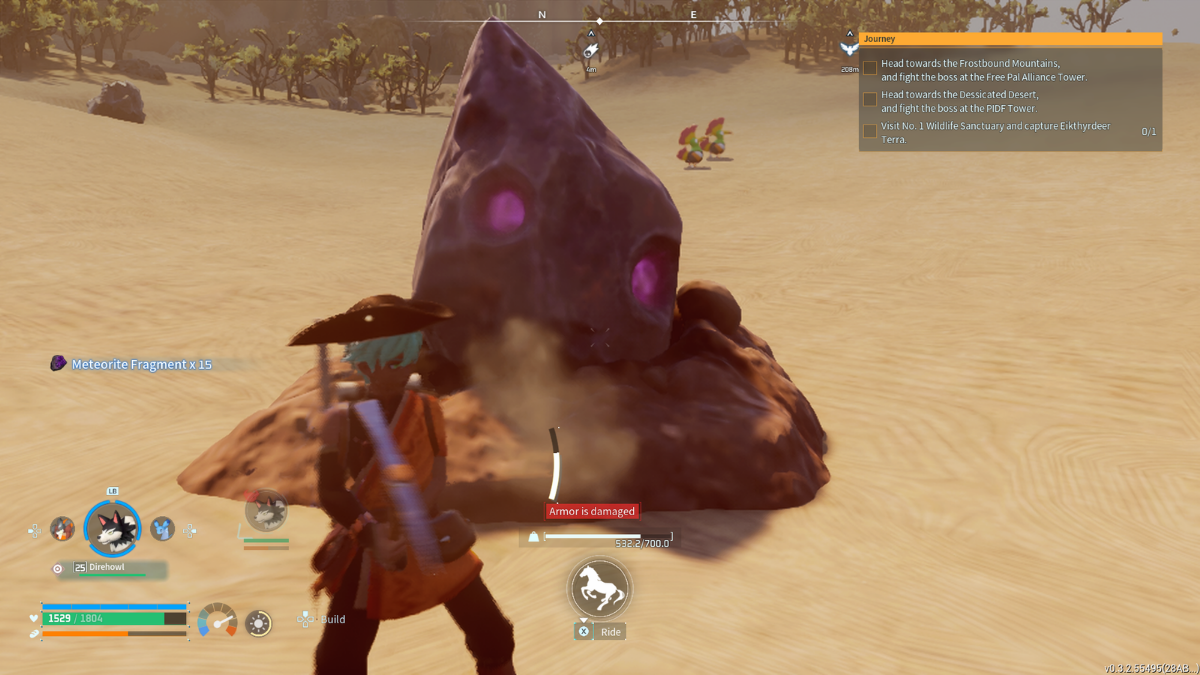Viewport: 1200px width, 675px height.
Task: Click the horse Ride mount icon
Action: coord(599,587)
